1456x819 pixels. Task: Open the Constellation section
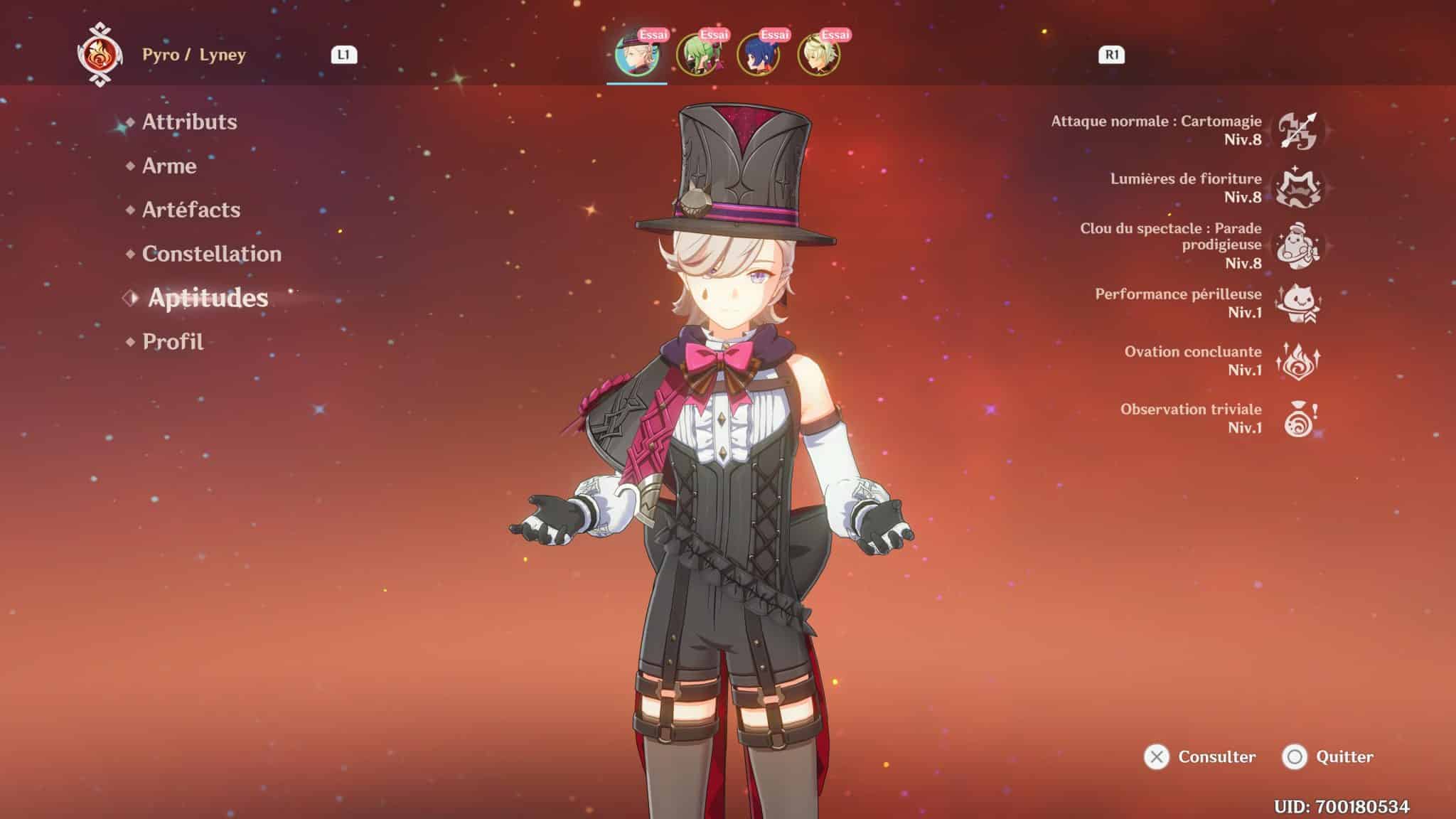click(210, 254)
